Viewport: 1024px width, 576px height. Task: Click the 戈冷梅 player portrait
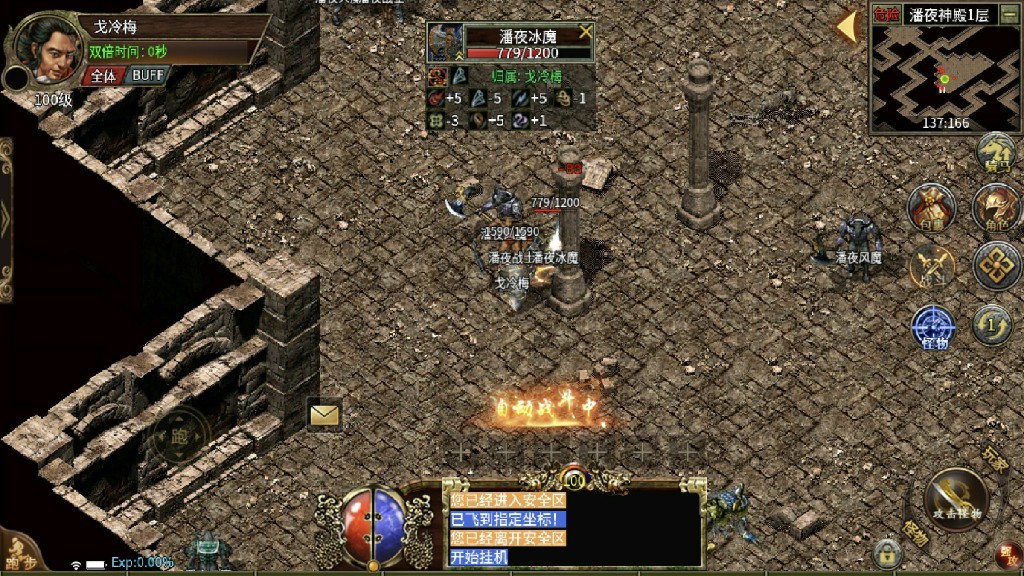46,52
